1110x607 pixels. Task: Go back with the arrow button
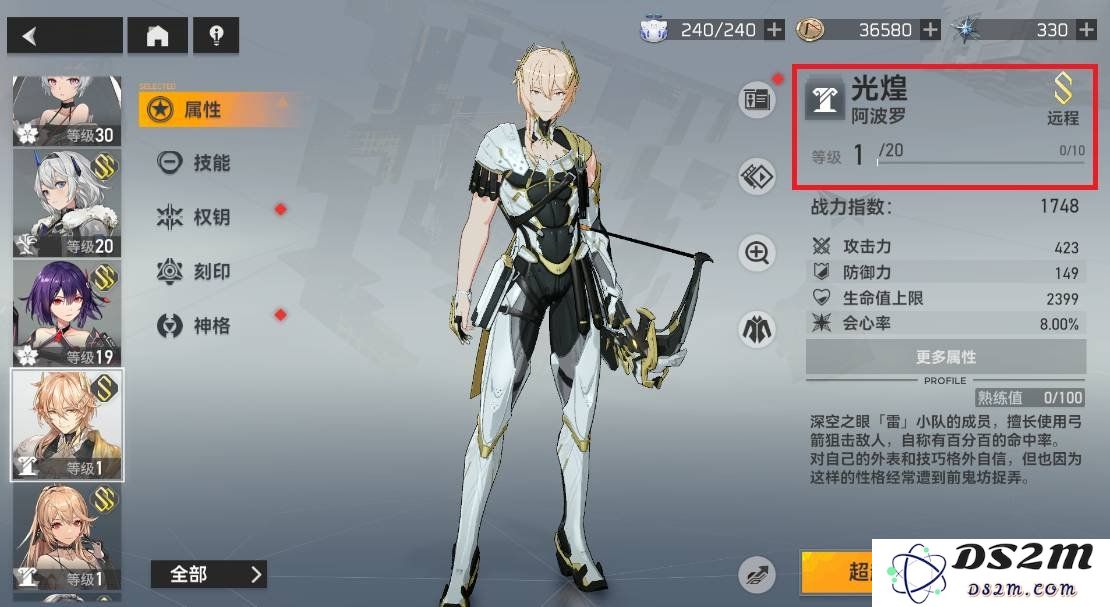[x=64, y=36]
